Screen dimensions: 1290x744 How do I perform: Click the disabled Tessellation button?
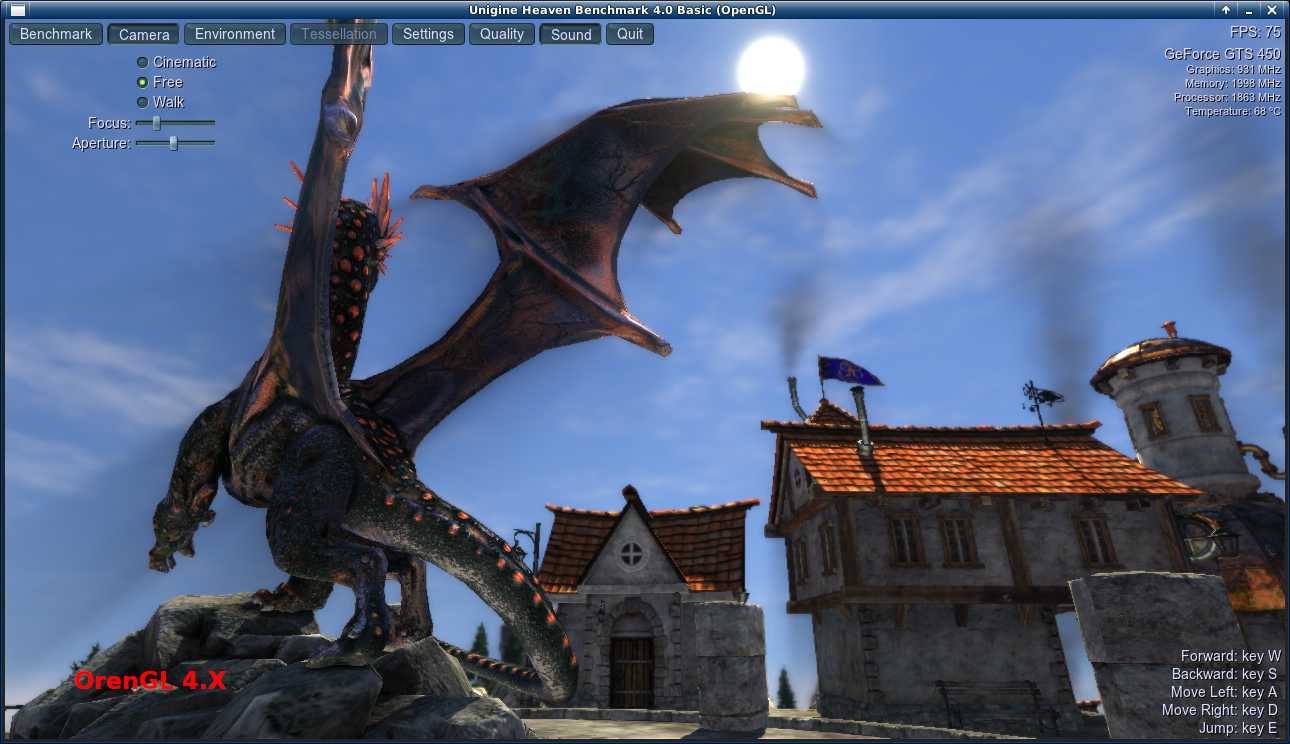tap(338, 33)
